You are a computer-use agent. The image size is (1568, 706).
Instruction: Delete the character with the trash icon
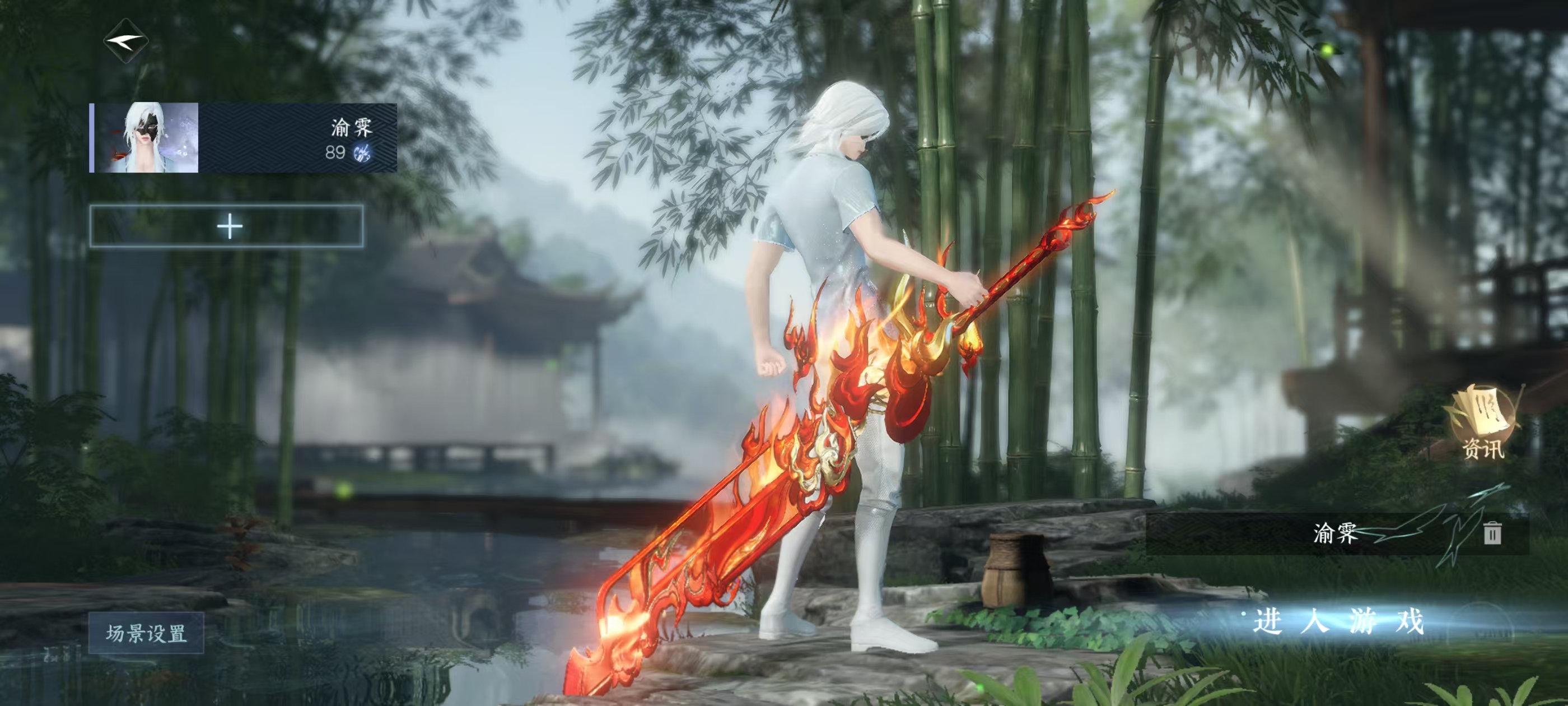[1492, 533]
